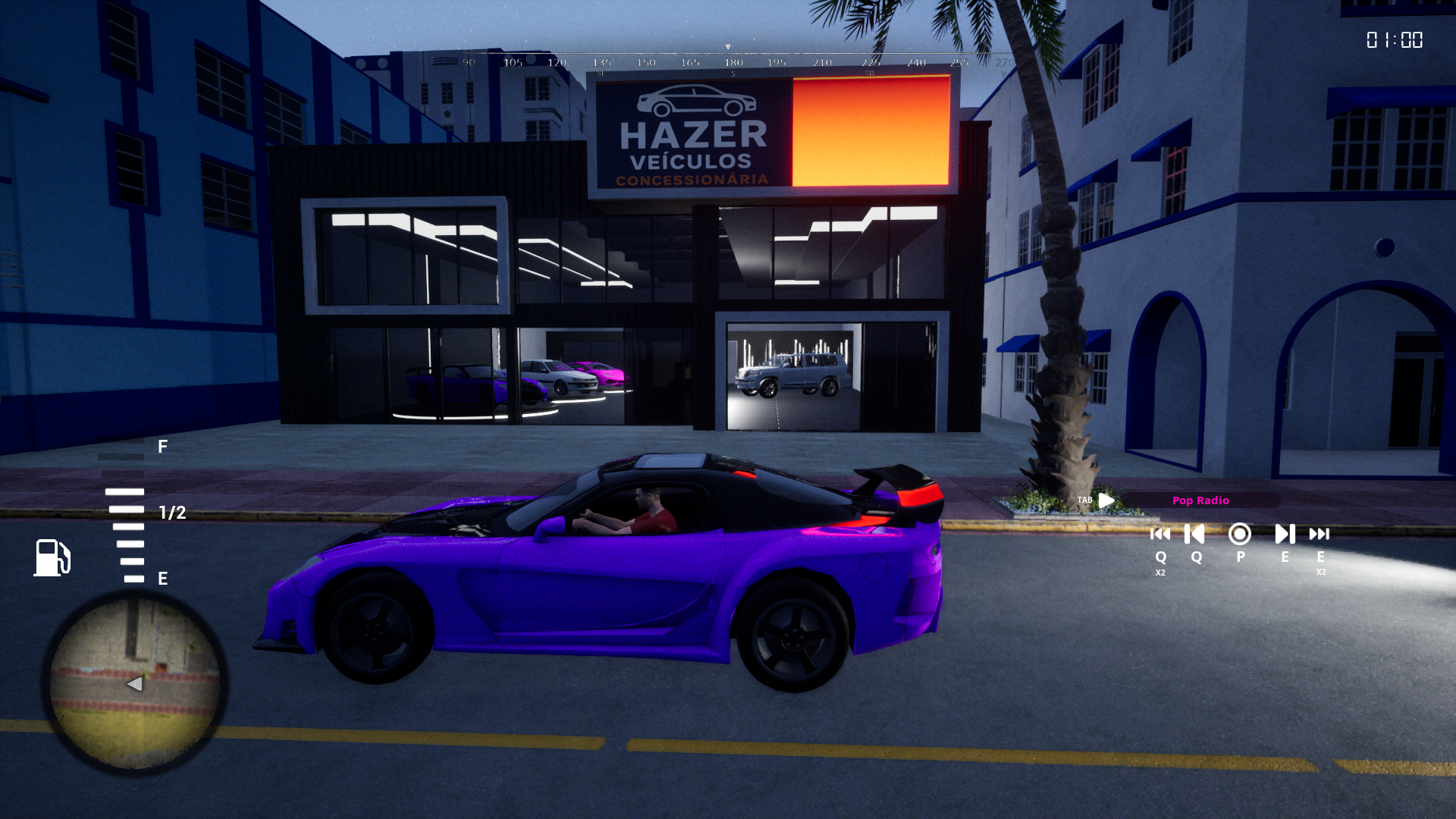Viewport: 1456px width, 819px height.
Task: Click the fuel pump icon
Action: click(x=52, y=557)
